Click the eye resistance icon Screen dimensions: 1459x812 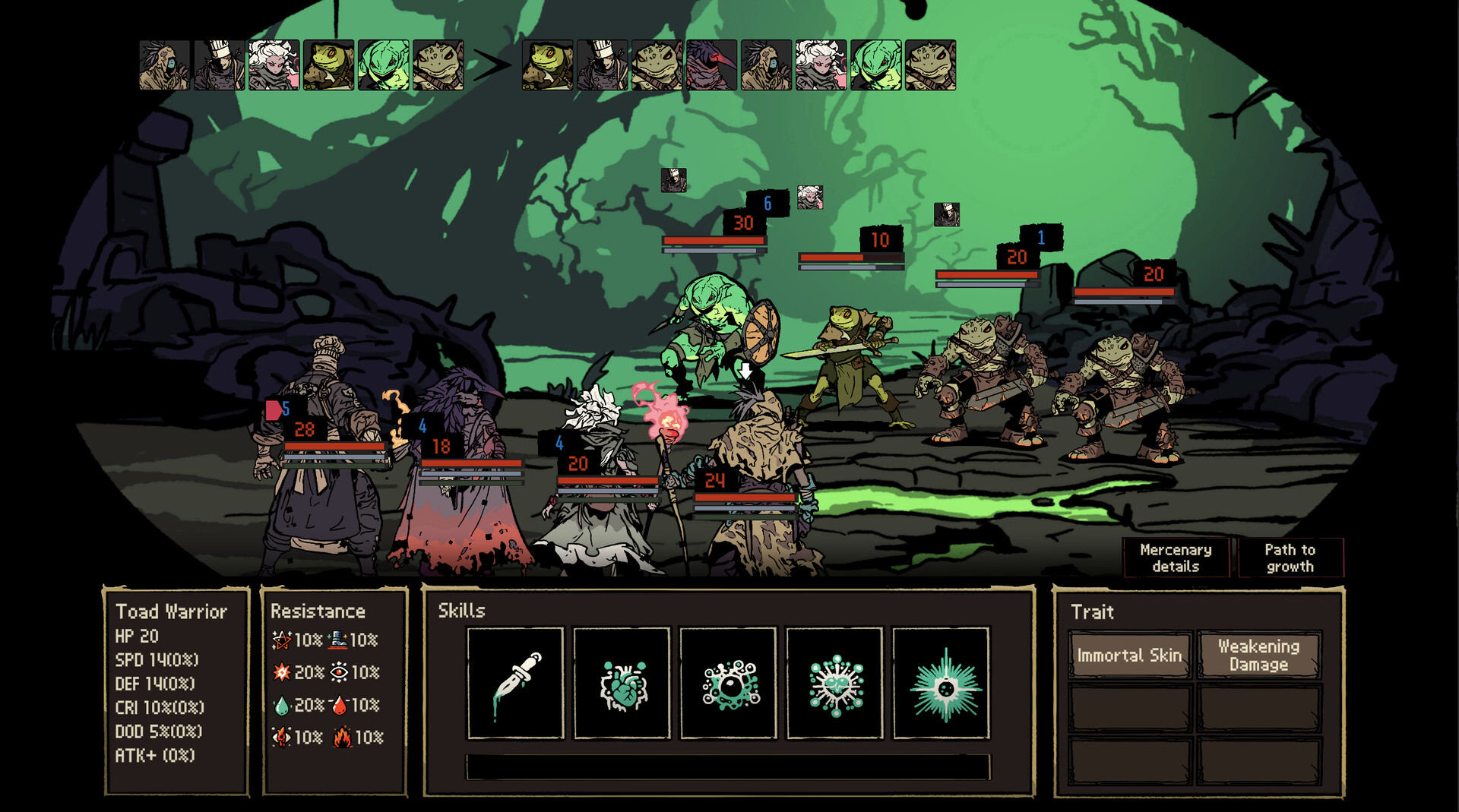pos(340,671)
